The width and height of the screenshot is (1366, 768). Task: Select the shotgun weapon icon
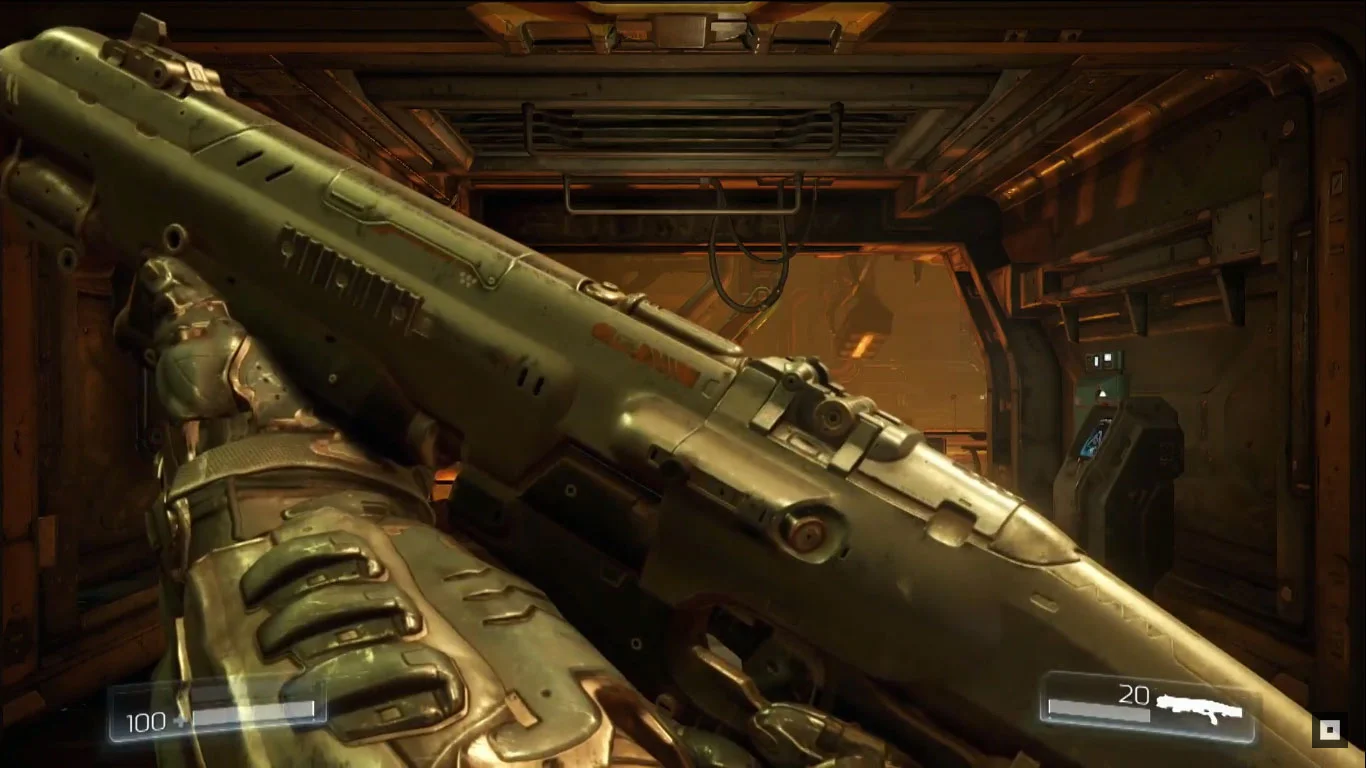pyautogui.click(x=1199, y=708)
